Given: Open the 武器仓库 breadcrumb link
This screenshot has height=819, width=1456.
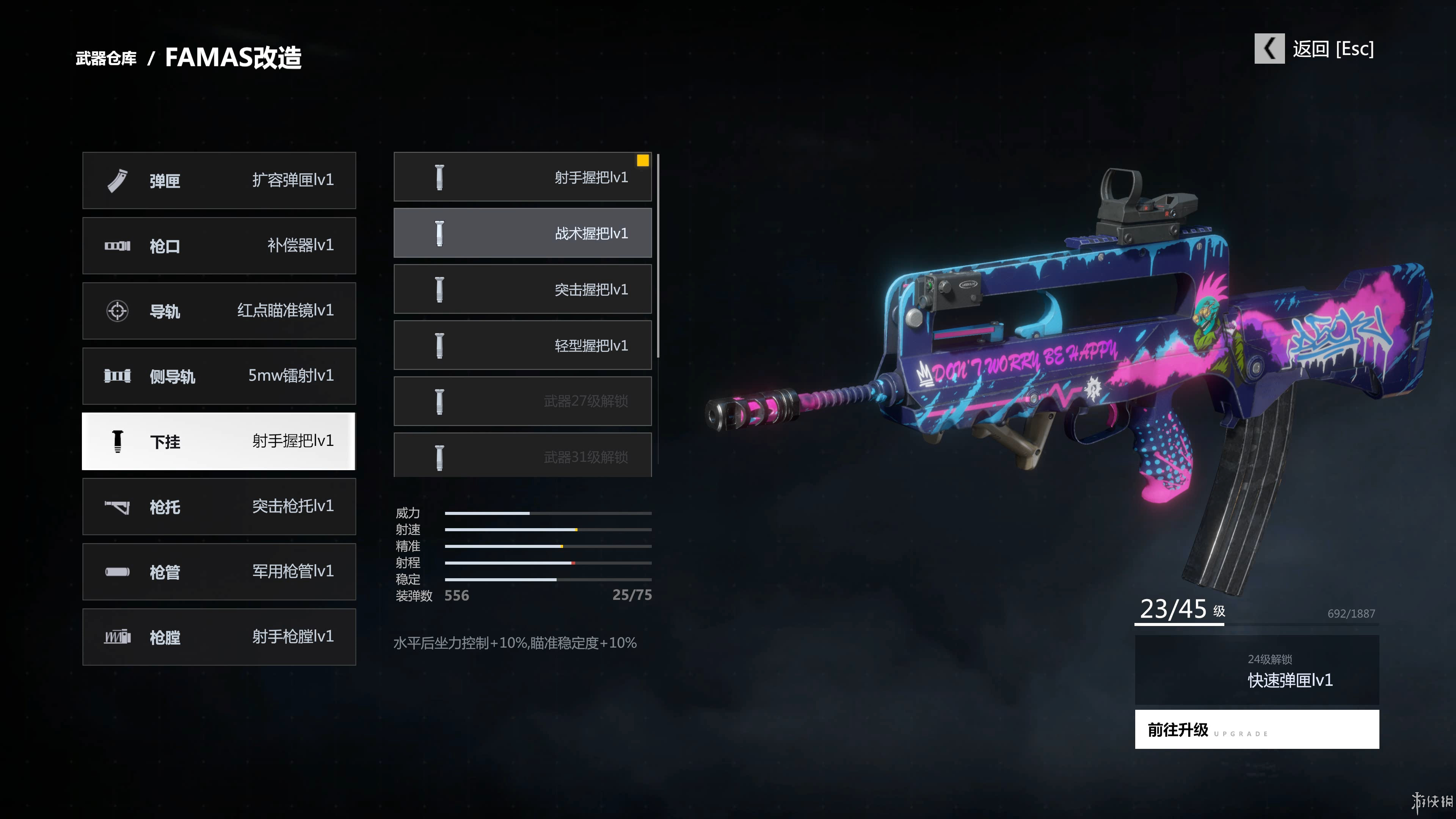Looking at the screenshot, I should click(106, 58).
